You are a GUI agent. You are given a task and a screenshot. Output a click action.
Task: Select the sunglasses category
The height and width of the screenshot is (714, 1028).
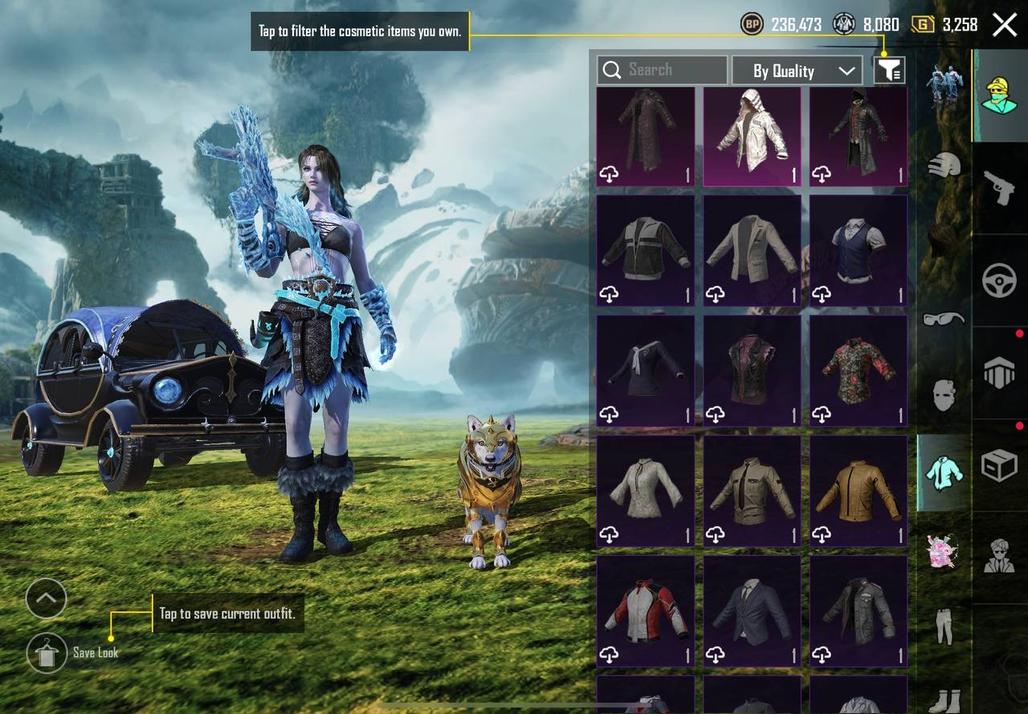click(942, 319)
